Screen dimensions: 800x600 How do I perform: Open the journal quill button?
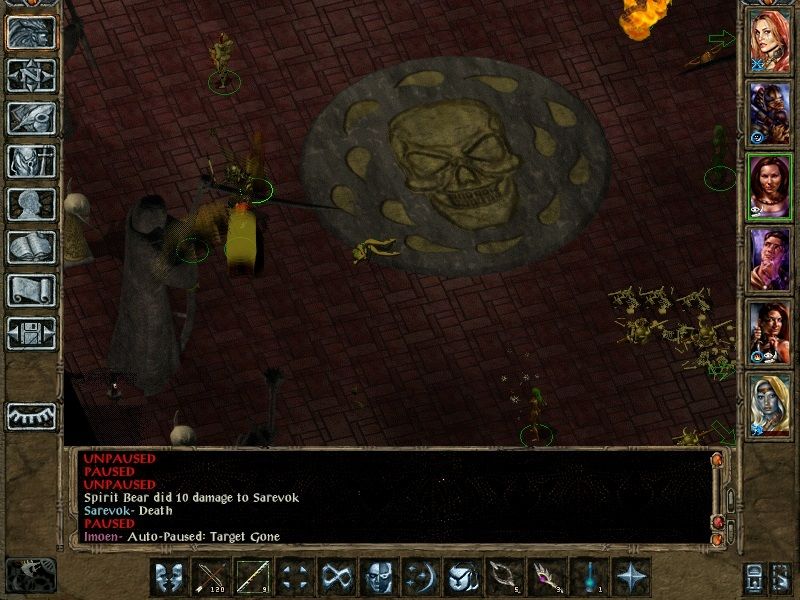(x=31, y=118)
